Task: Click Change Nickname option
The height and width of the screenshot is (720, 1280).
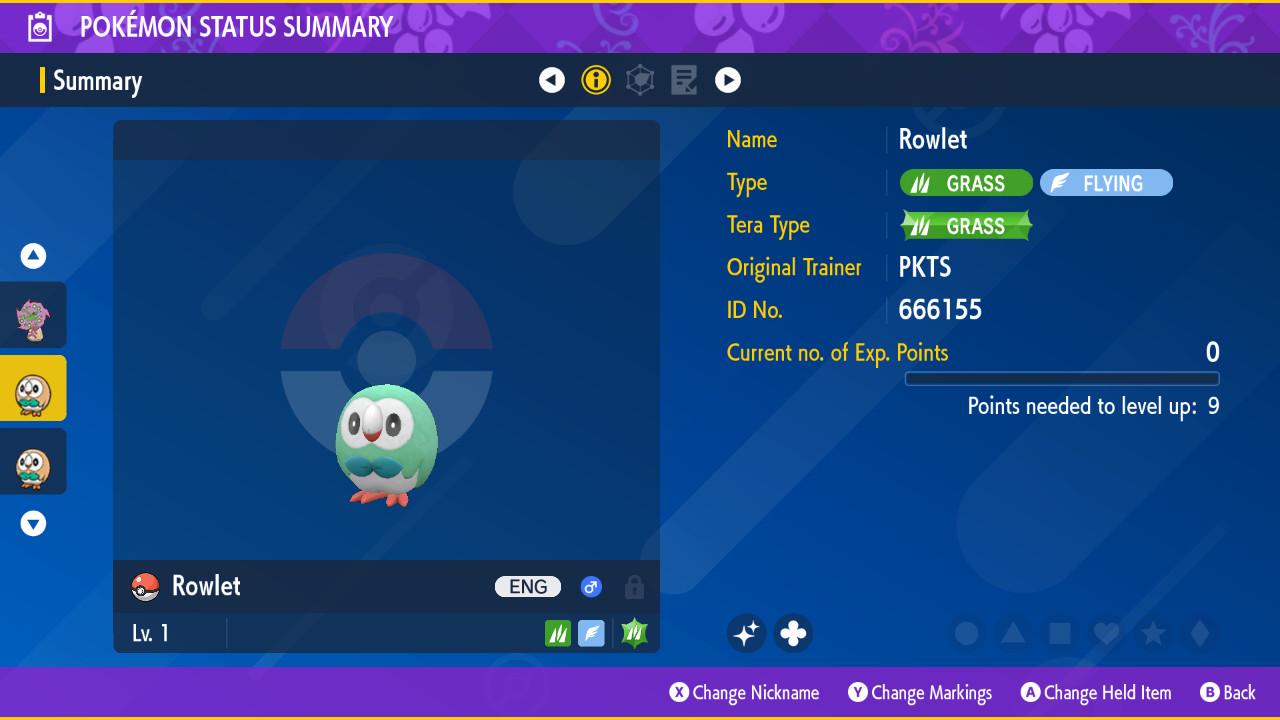Action: 745,692
